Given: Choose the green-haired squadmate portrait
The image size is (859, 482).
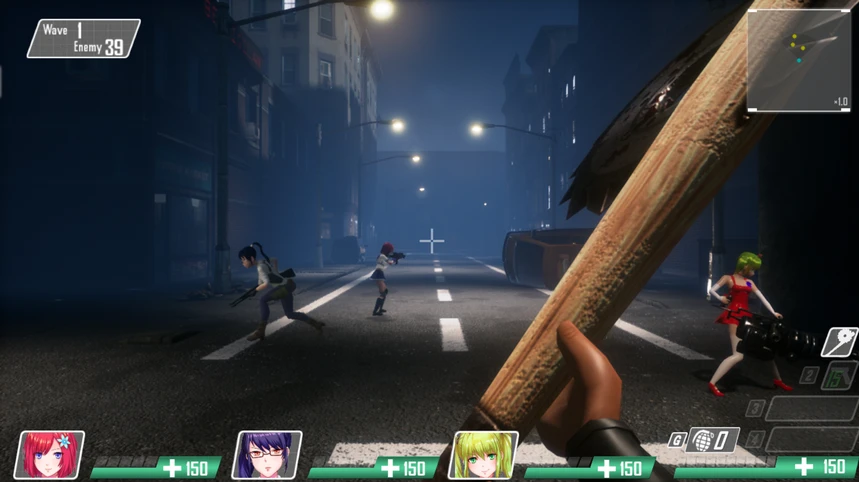Looking at the screenshot, I should tap(485, 455).
